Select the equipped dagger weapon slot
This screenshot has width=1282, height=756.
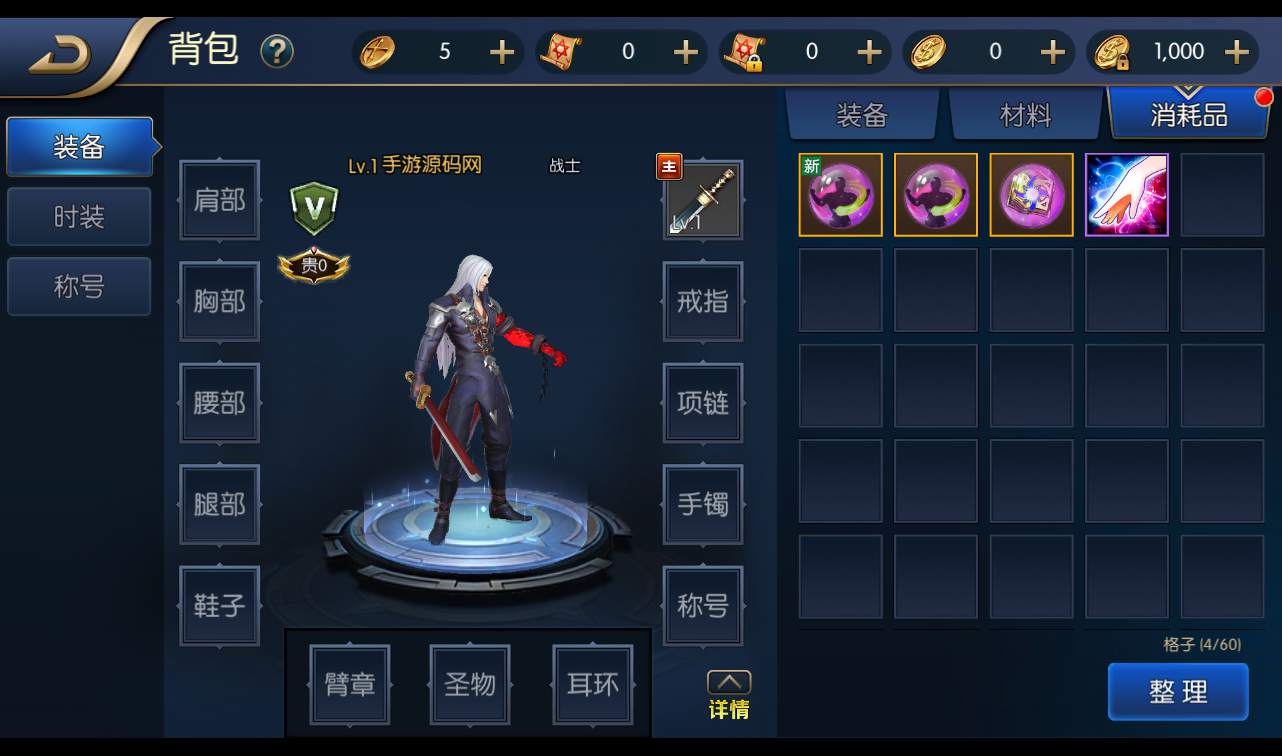703,201
